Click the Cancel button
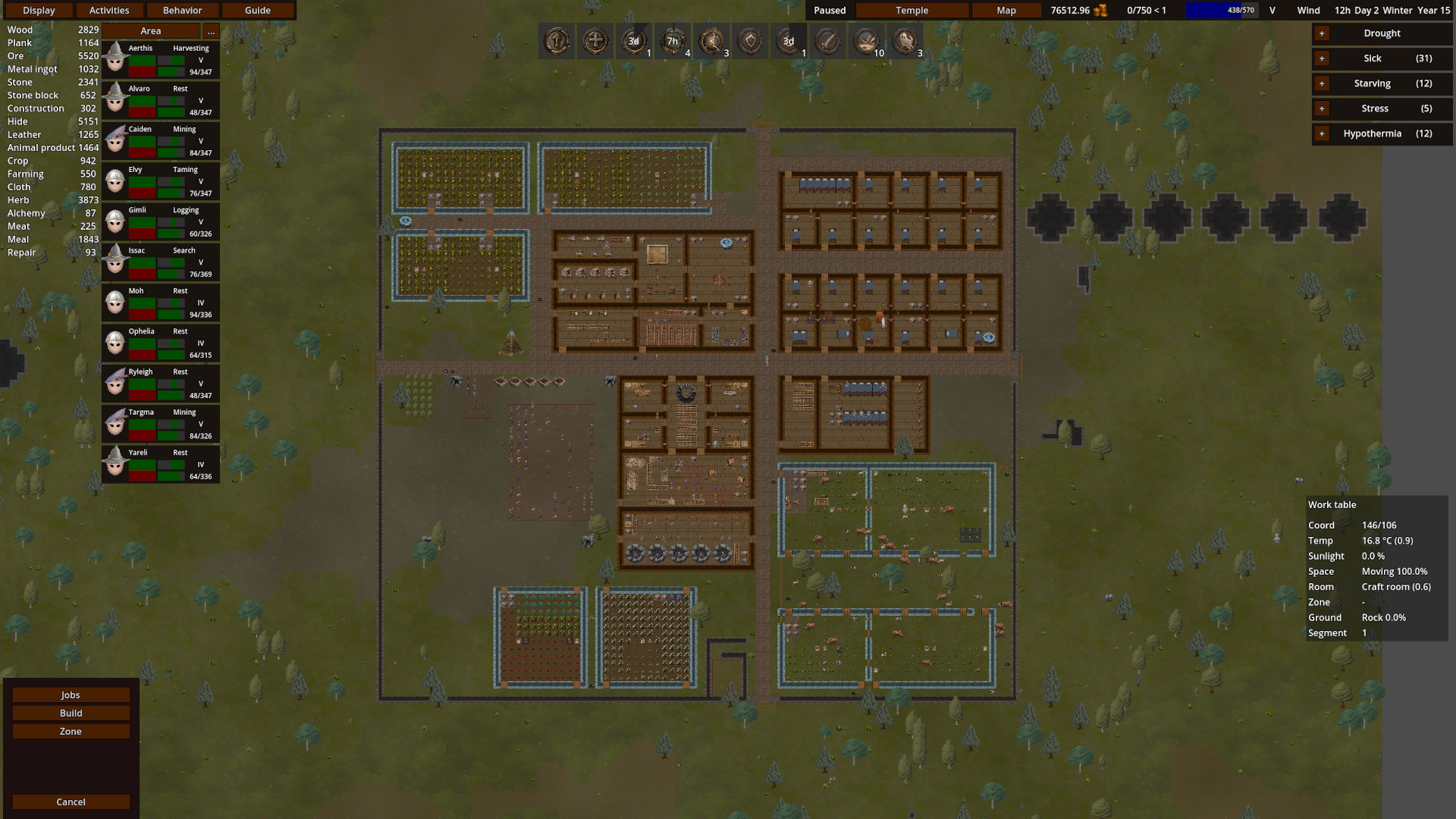Viewport: 1456px width, 819px height. (71, 802)
